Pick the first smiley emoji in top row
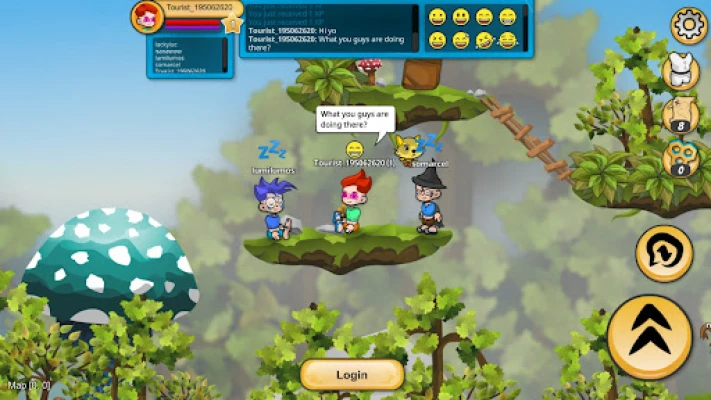Image resolution: width=711 pixels, height=400 pixels. click(x=437, y=17)
